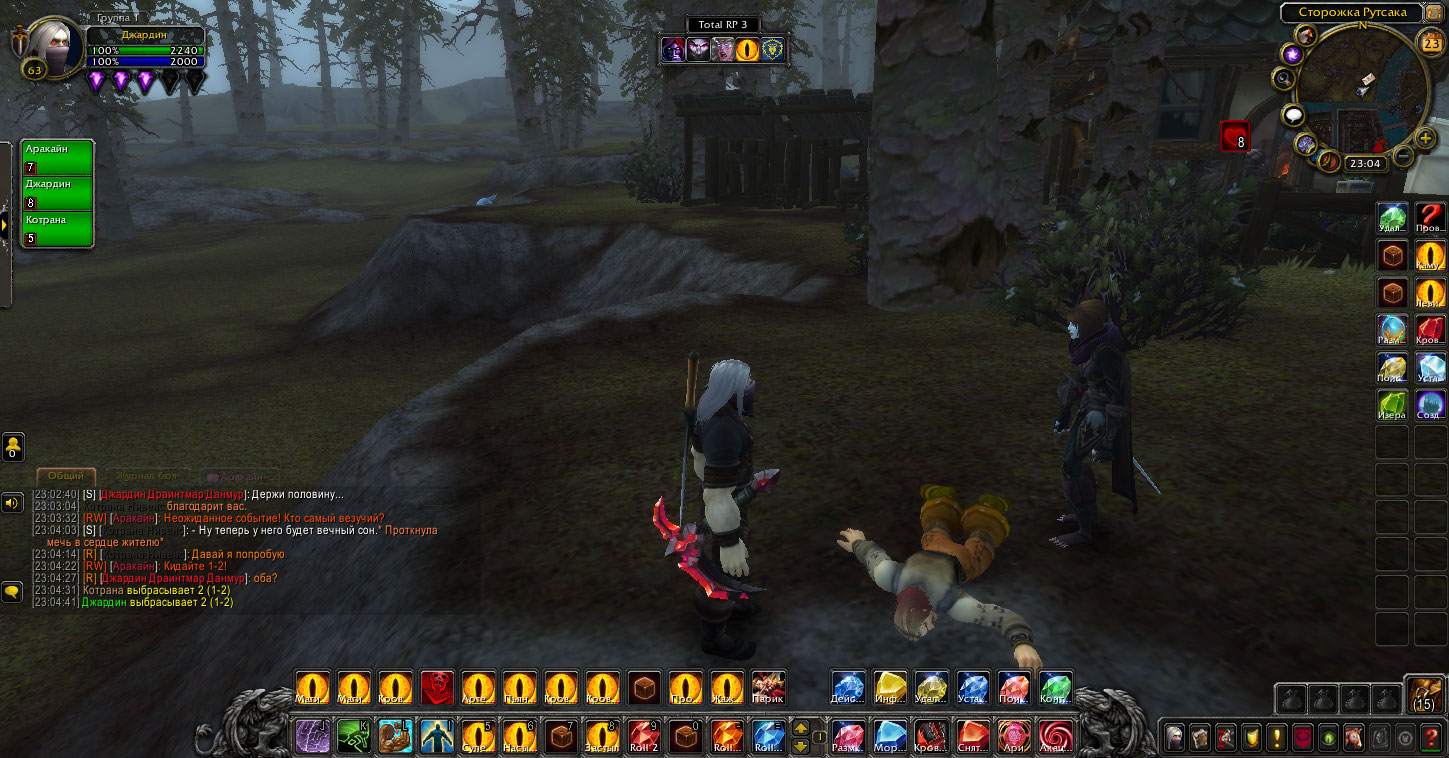Open mounts and pets horse button
Image resolution: width=1449 pixels, height=758 pixels.
[1355, 738]
